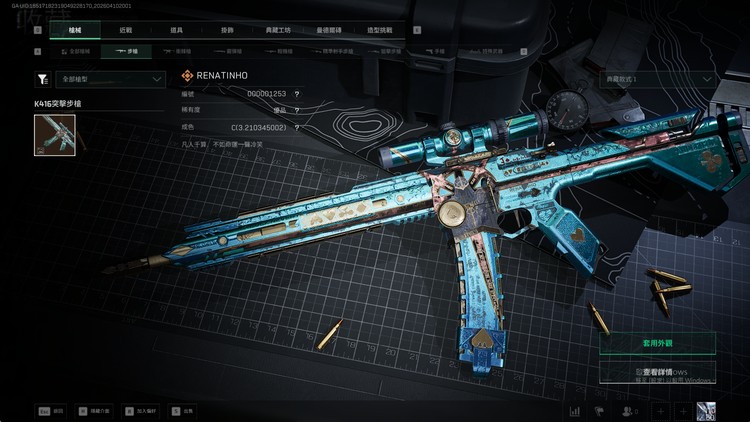Apply the skin with 套用外觀 button
This screenshot has height=422, width=750.
(657, 343)
